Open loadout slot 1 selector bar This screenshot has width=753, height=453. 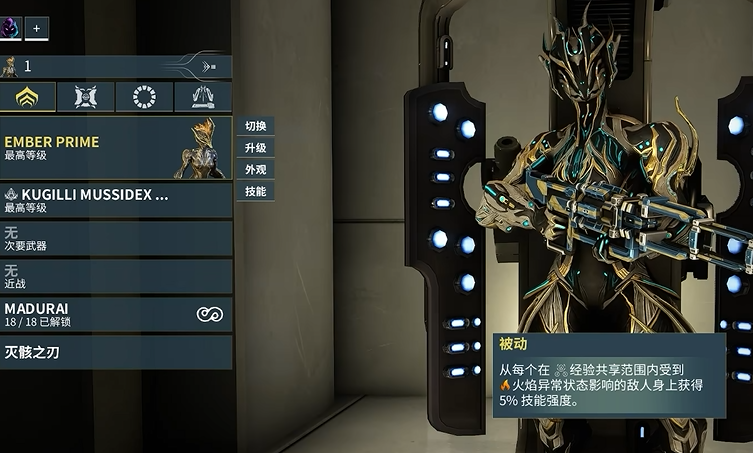click(x=100, y=67)
